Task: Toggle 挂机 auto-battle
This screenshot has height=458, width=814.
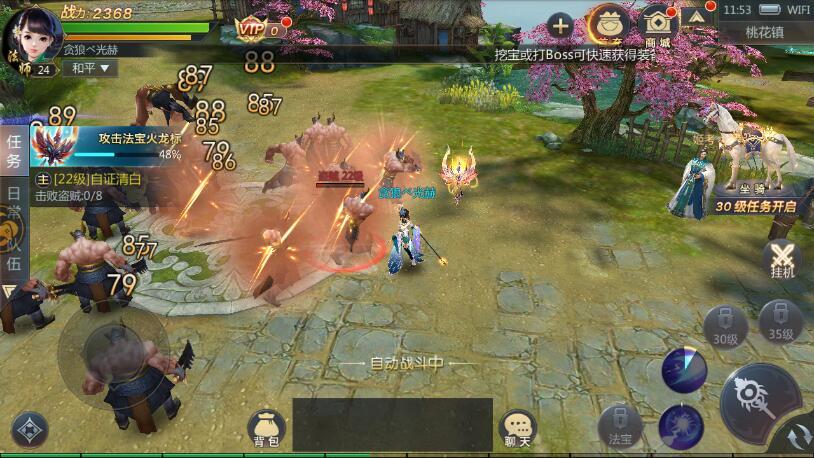Action: pos(783,258)
